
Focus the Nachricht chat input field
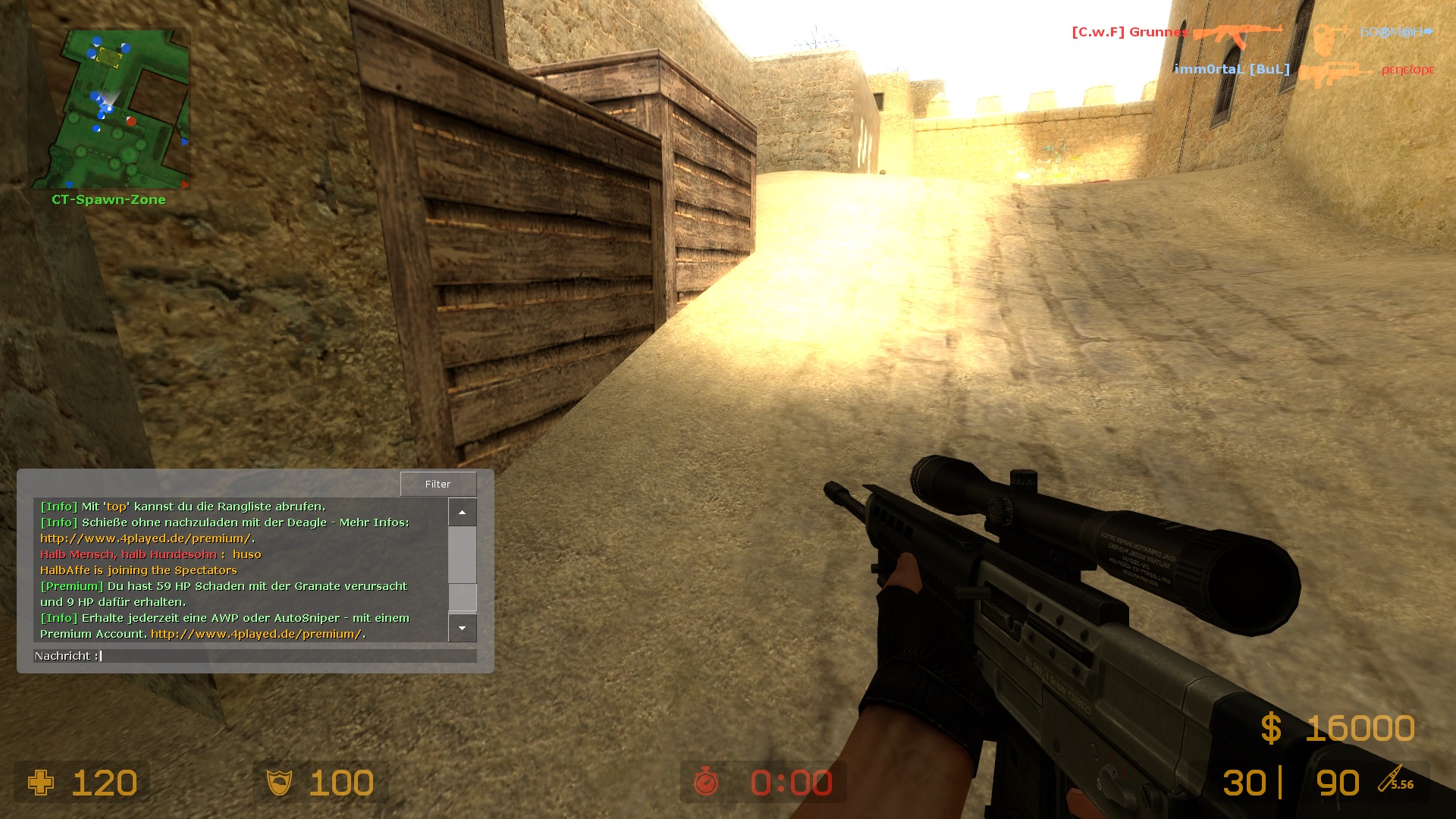(x=288, y=656)
